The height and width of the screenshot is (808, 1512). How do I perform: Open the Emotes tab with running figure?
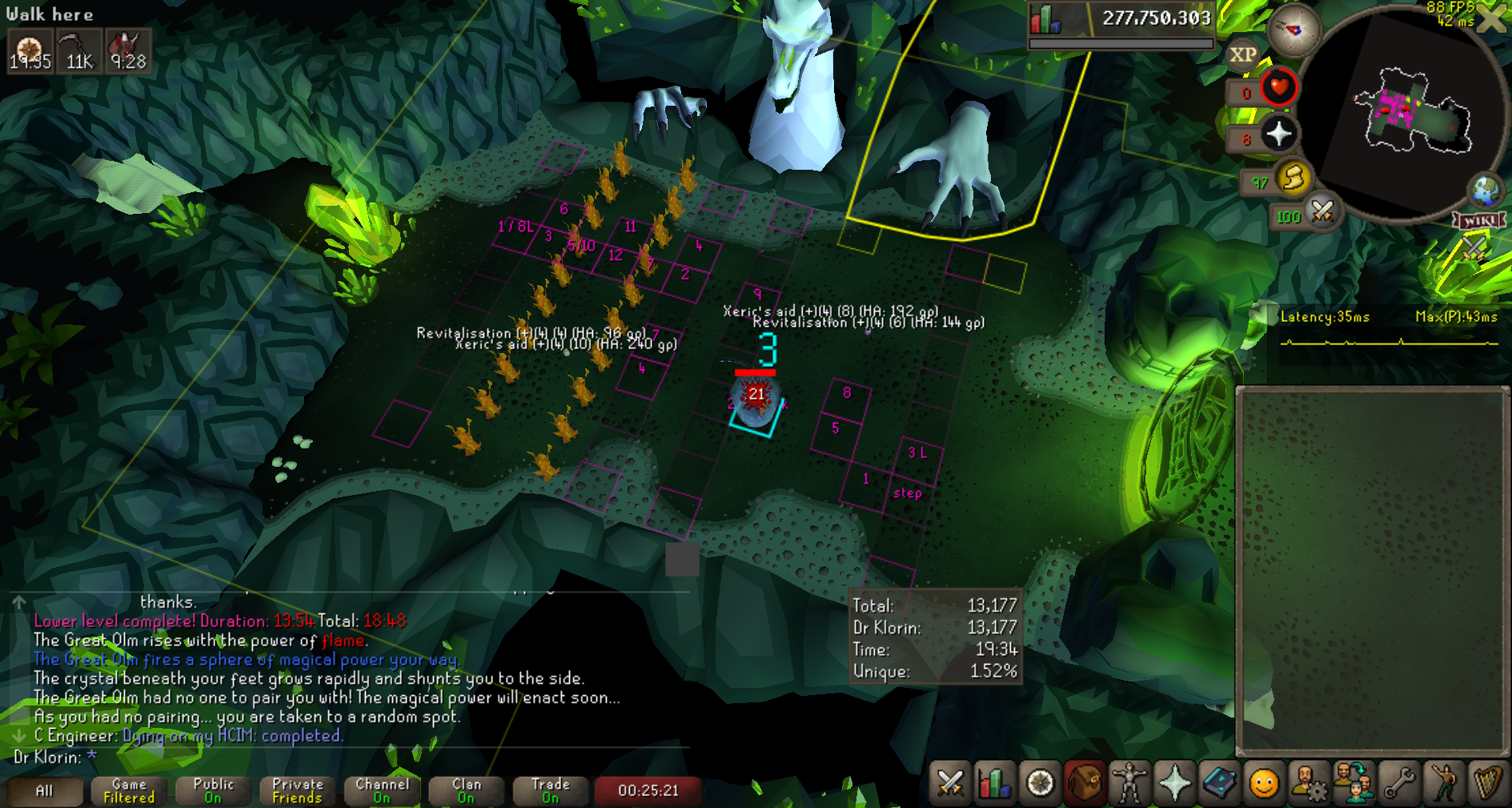(x=1443, y=782)
